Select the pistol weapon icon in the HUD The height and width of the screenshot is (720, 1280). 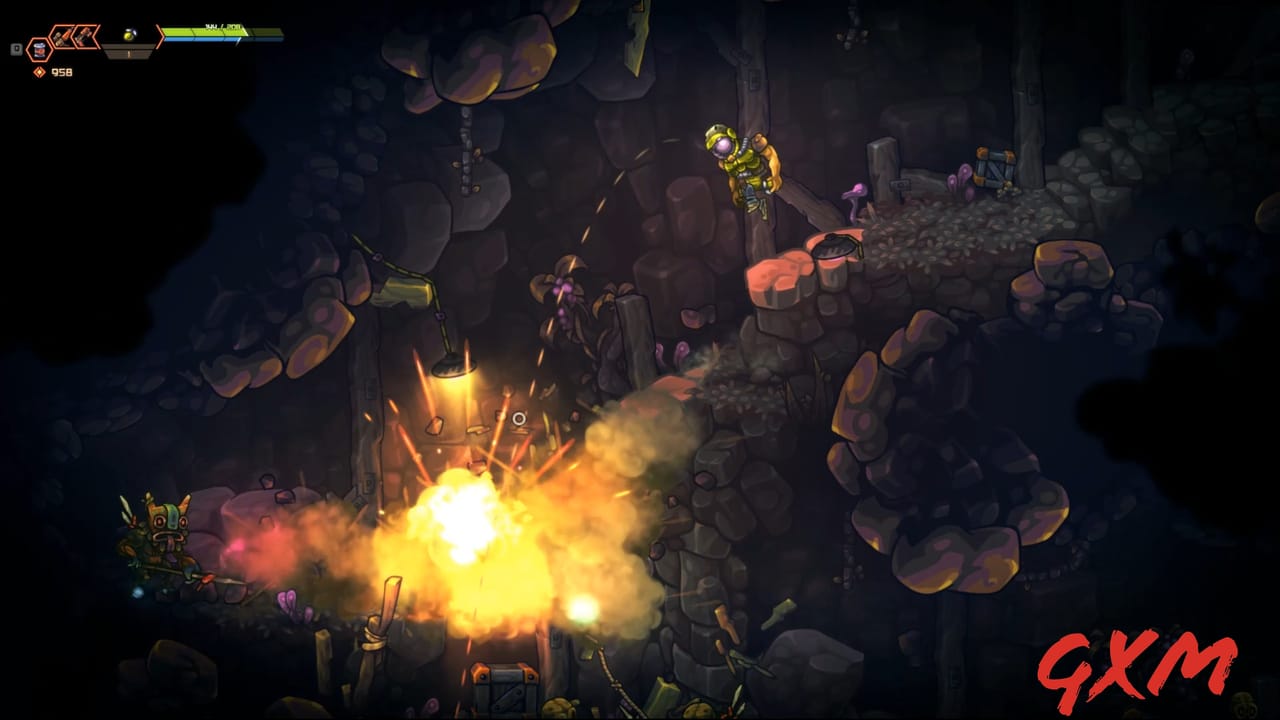(x=62, y=36)
